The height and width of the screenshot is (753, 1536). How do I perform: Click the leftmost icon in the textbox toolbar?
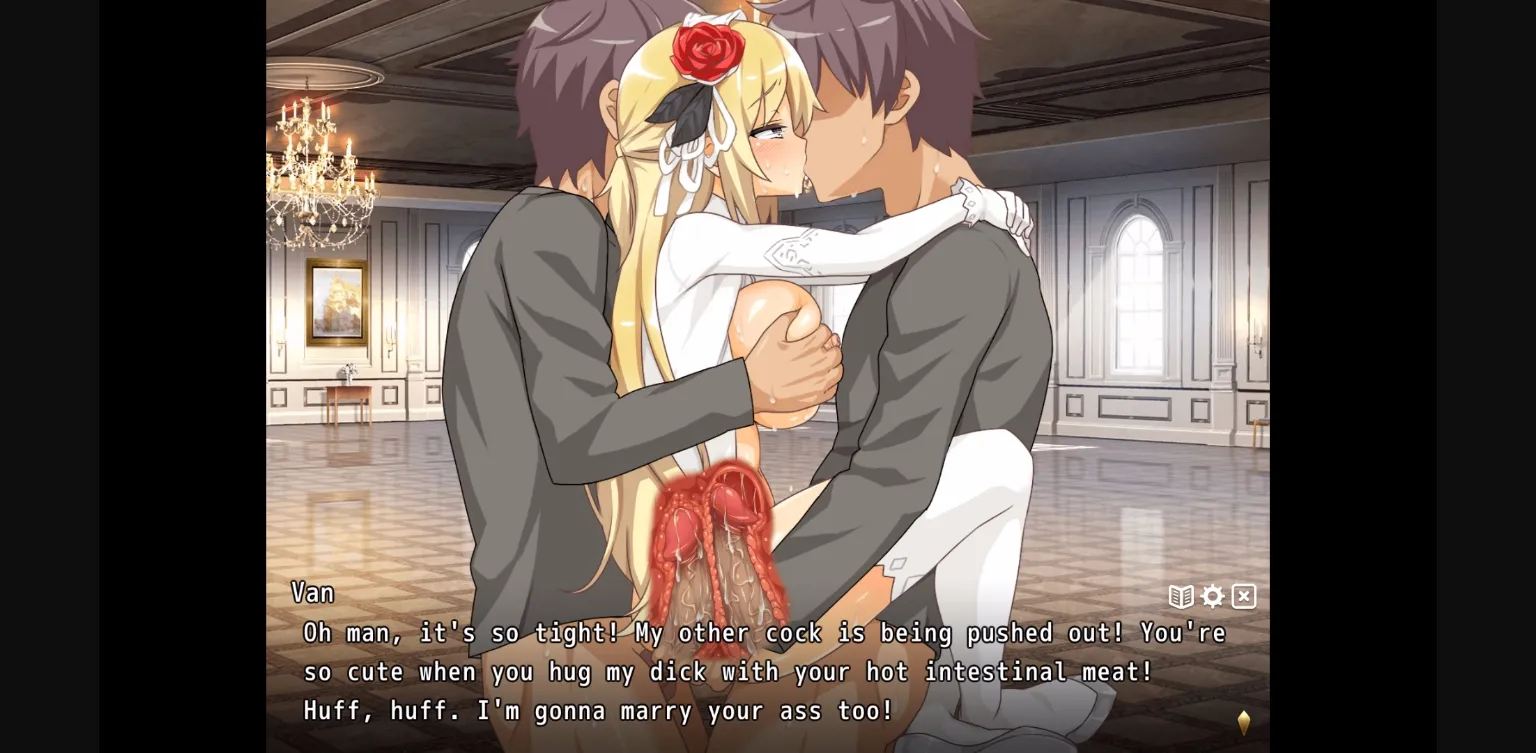coord(1181,596)
